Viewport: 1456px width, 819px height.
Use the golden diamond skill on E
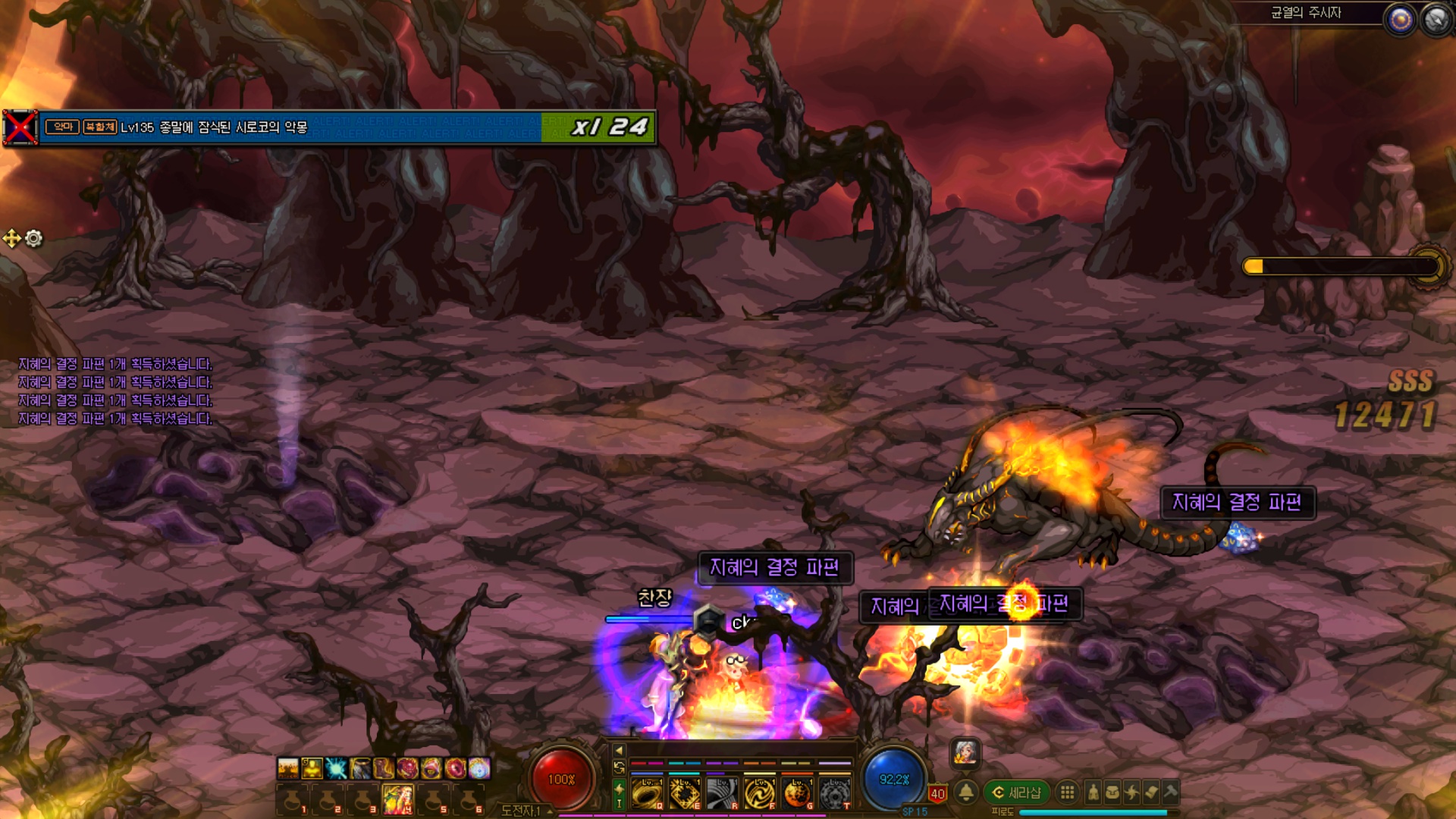[684, 793]
